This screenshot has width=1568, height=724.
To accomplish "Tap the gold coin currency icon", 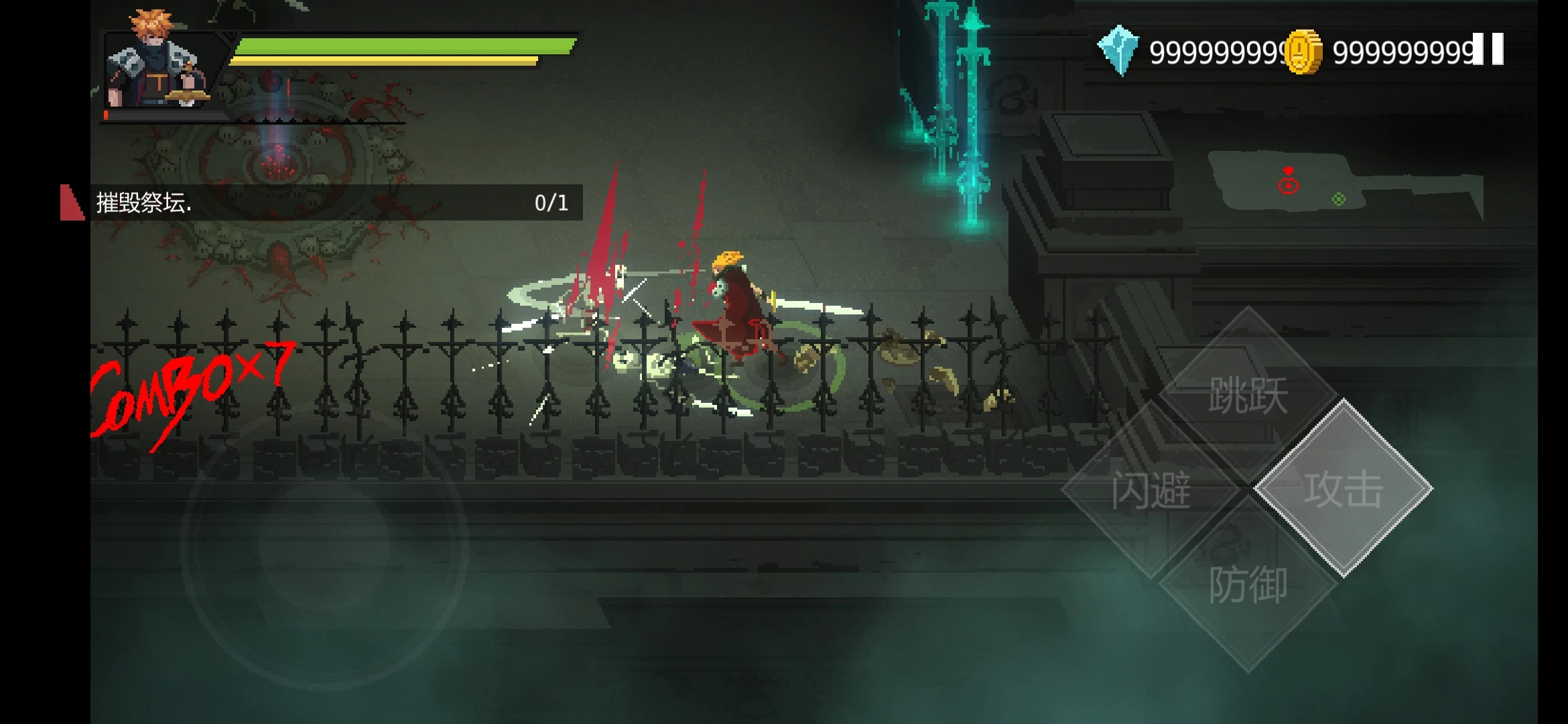I will (1303, 52).
